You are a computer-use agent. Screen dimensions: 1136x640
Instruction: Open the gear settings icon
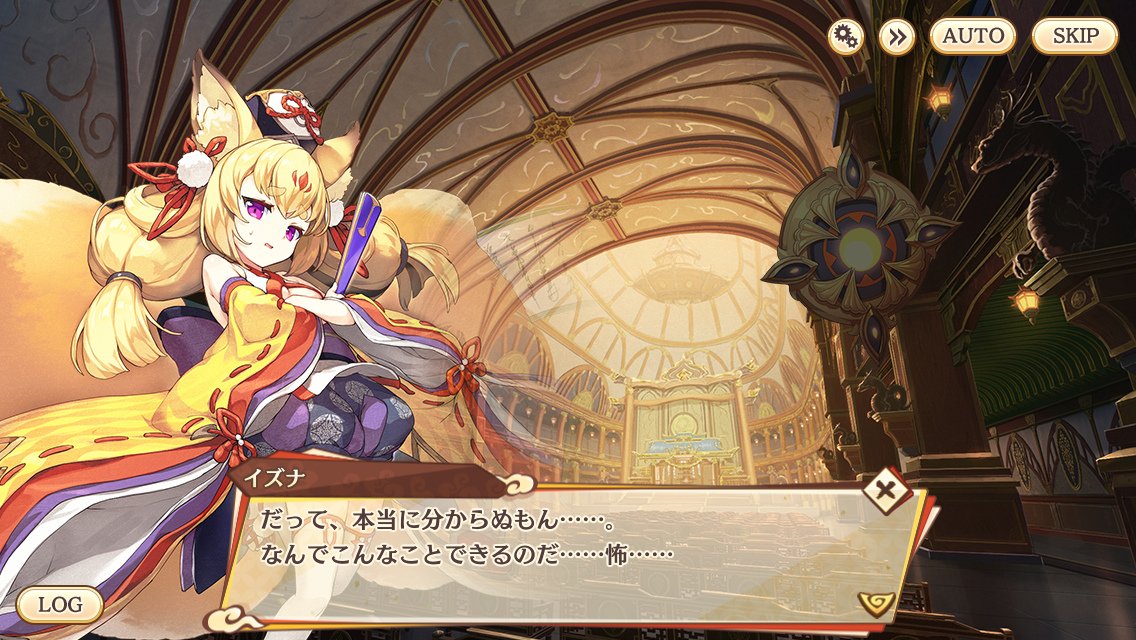(846, 37)
